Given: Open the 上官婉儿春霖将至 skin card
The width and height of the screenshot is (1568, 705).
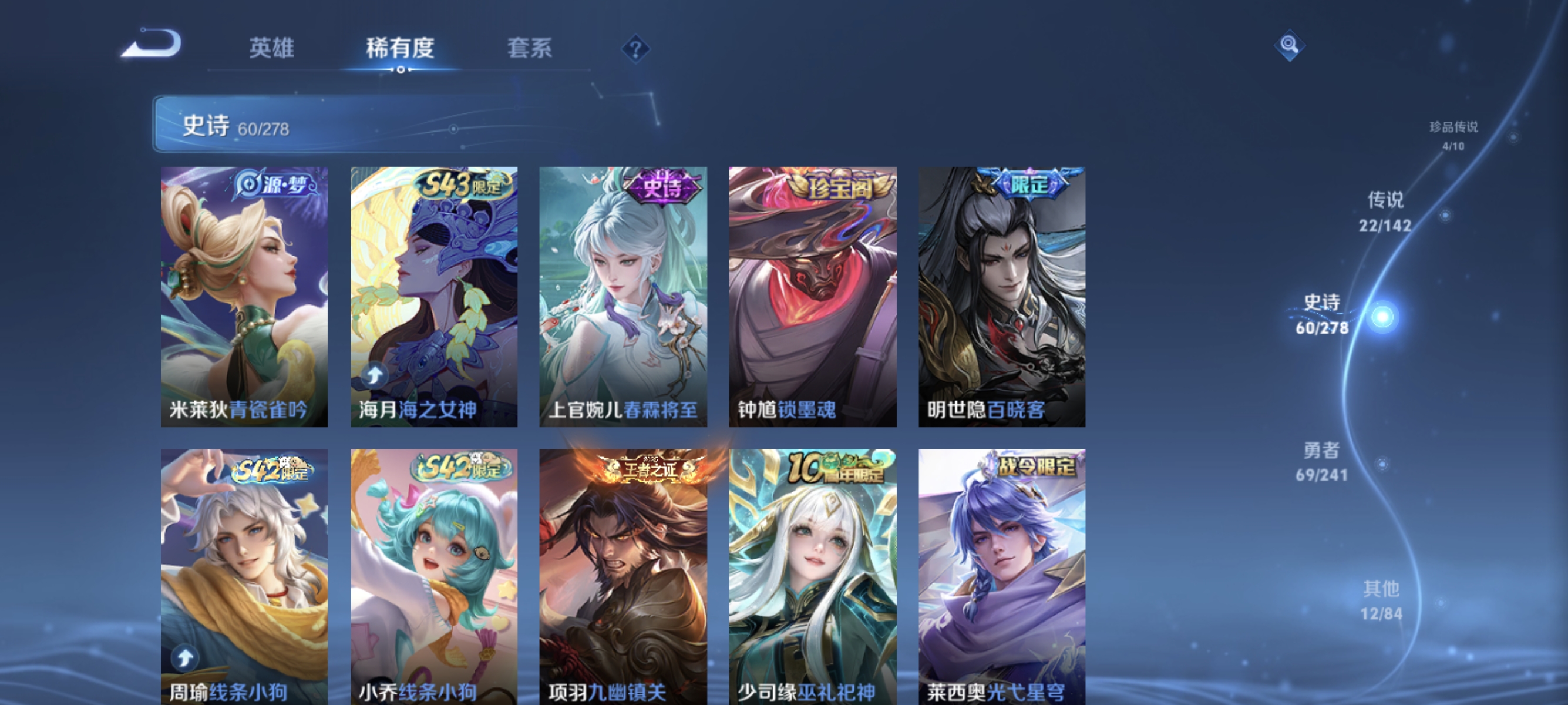Looking at the screenshot, I should [x=622, y=298].
